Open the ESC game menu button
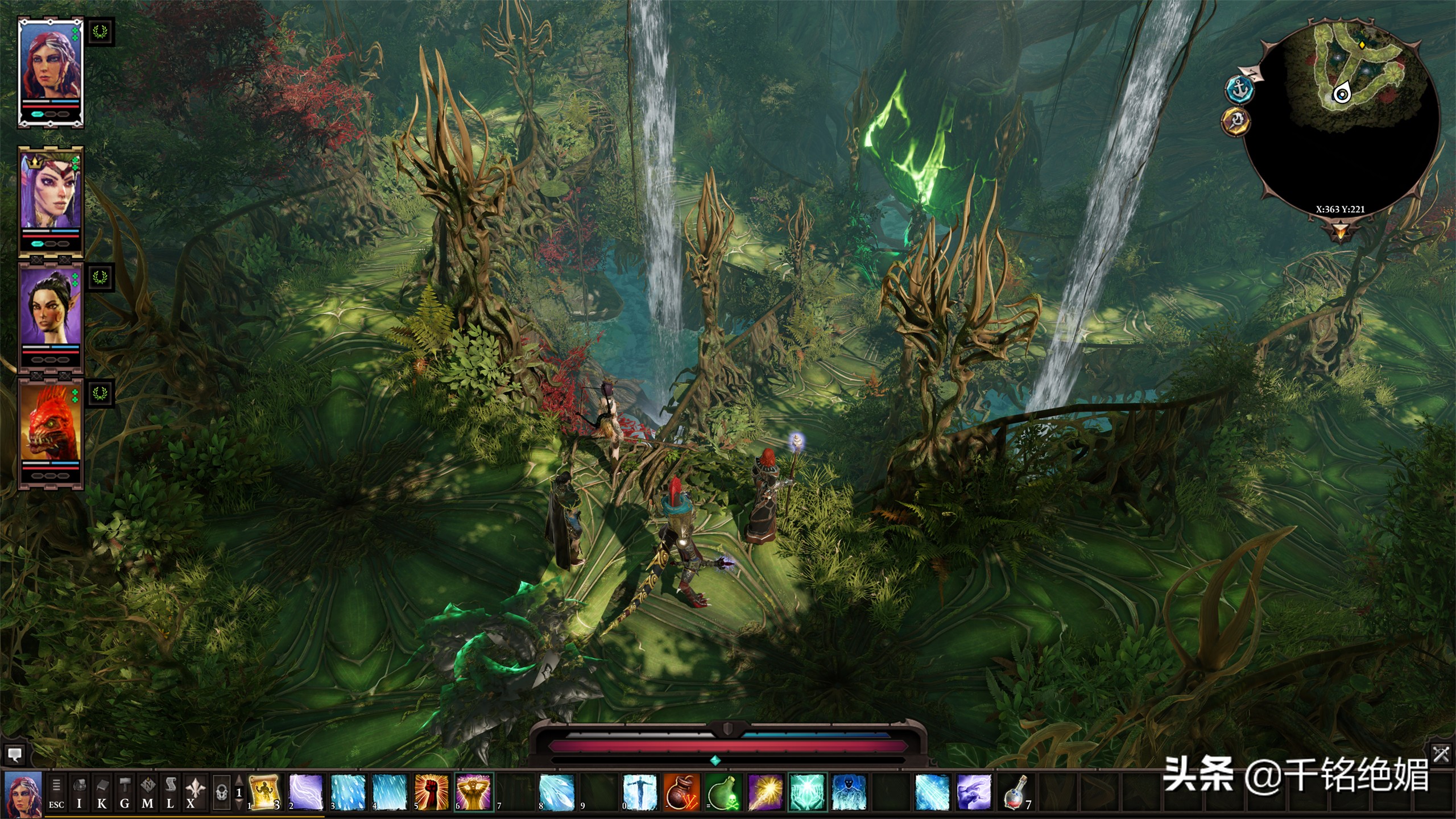1456x819 pixels. (x=56, y=793)
